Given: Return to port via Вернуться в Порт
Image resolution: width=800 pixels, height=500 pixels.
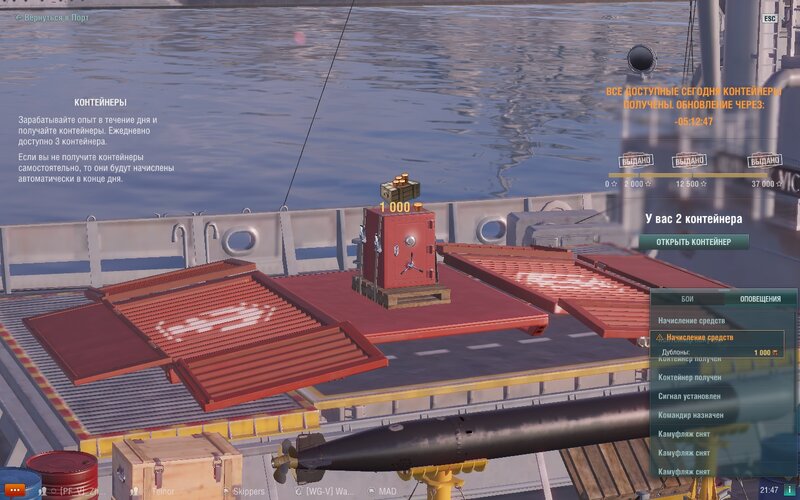Looking at the screenshot, I should coord(54,17).
